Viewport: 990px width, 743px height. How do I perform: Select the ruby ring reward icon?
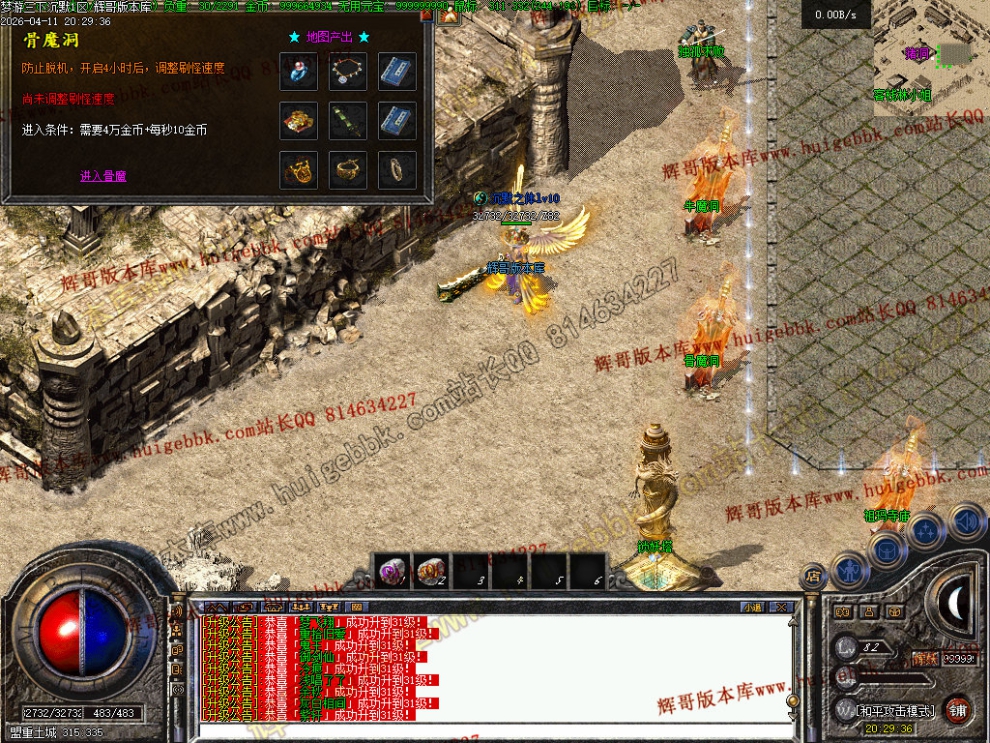click(x=299, y=71)
